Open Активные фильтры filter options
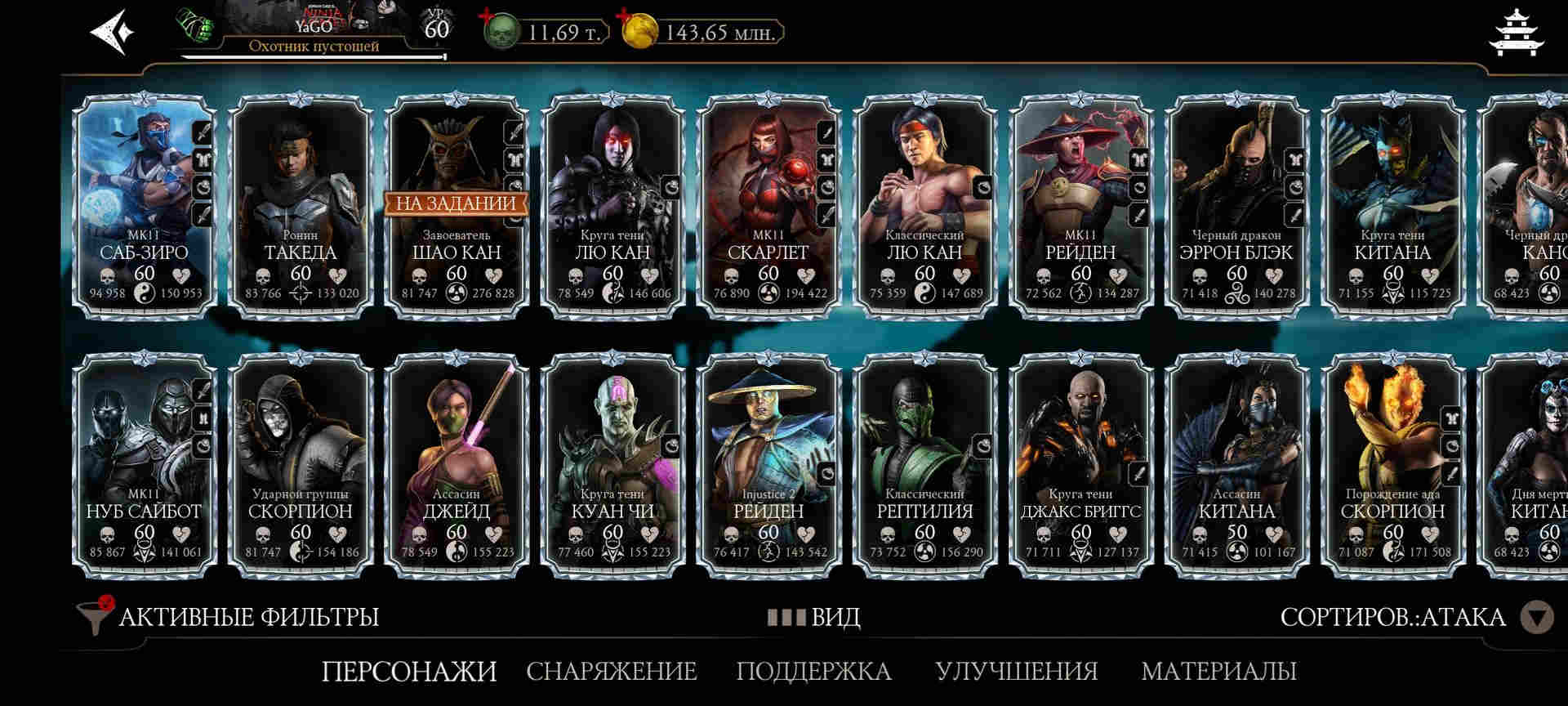1568x706 pixels. tap(229, 617)
